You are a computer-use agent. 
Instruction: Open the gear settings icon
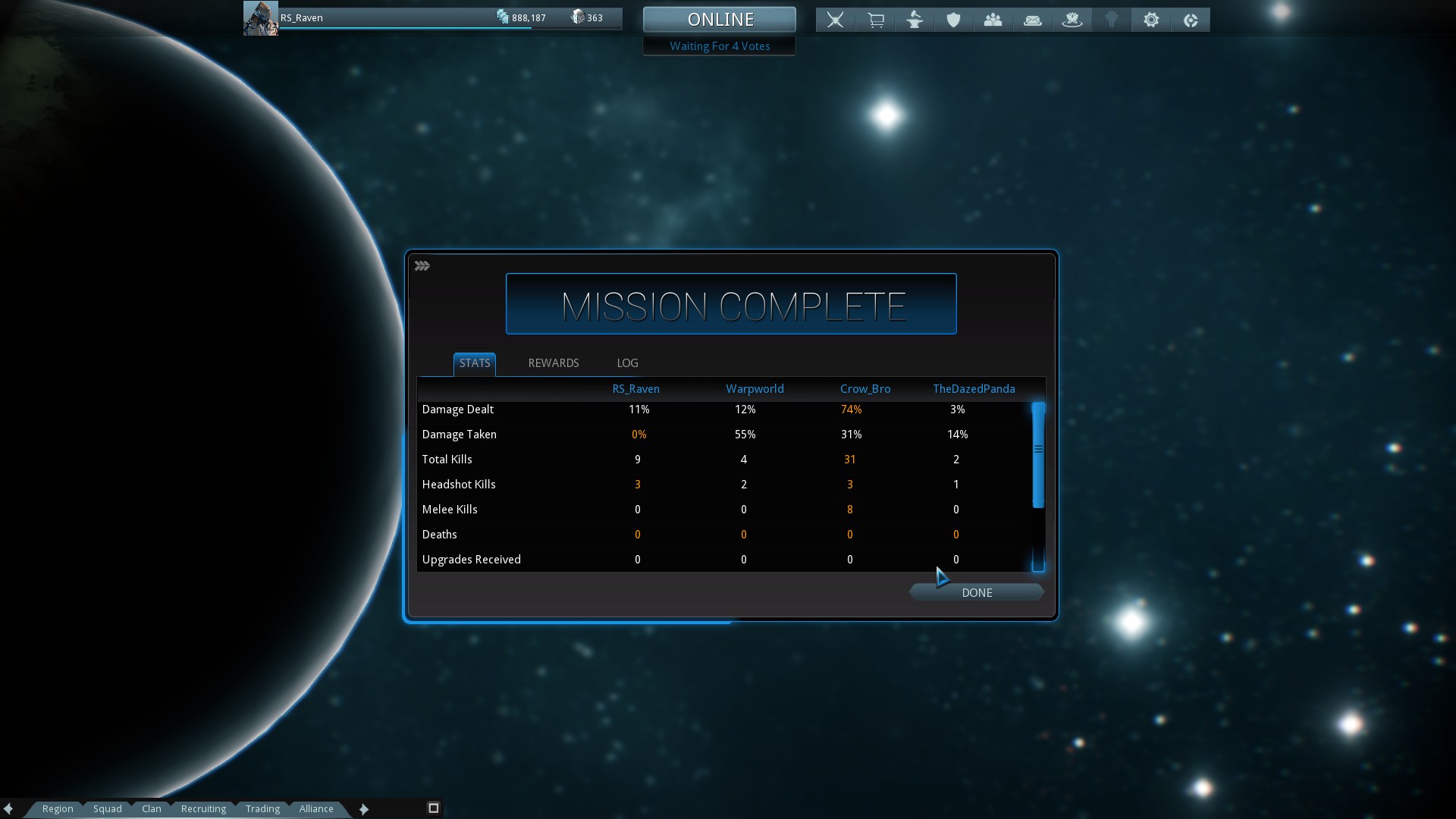[1151, 20]
